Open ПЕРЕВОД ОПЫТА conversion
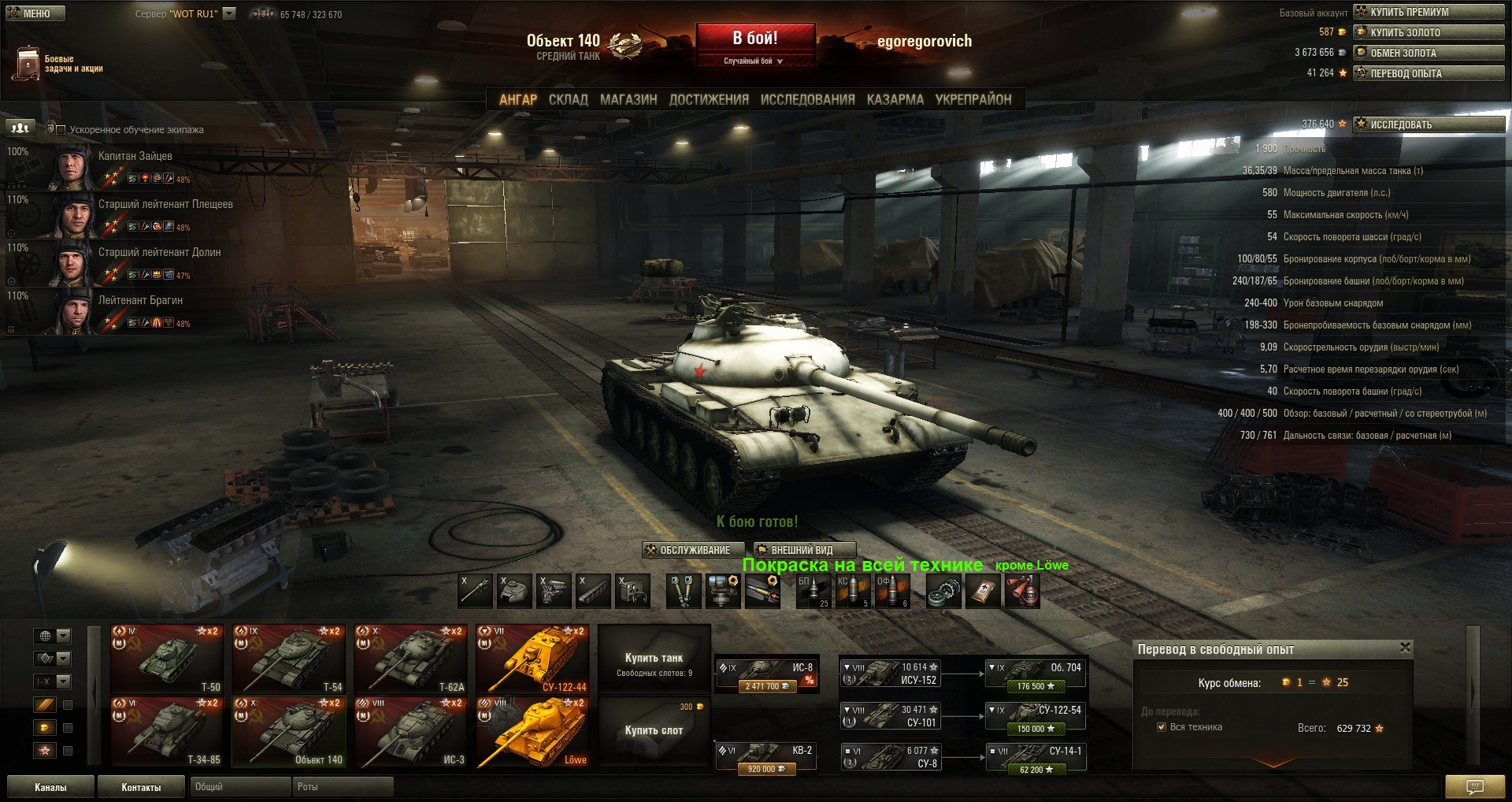 [x=1429, y=73]
